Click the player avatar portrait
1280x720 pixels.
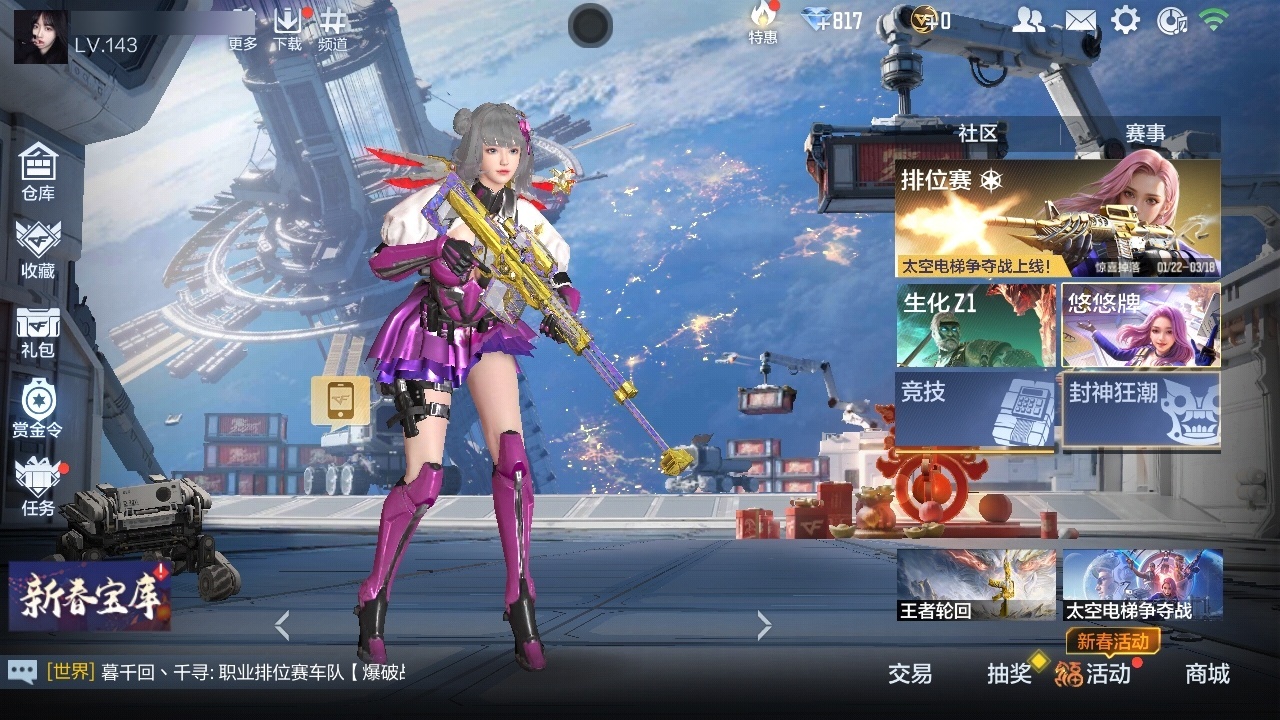tap(41, 37)
